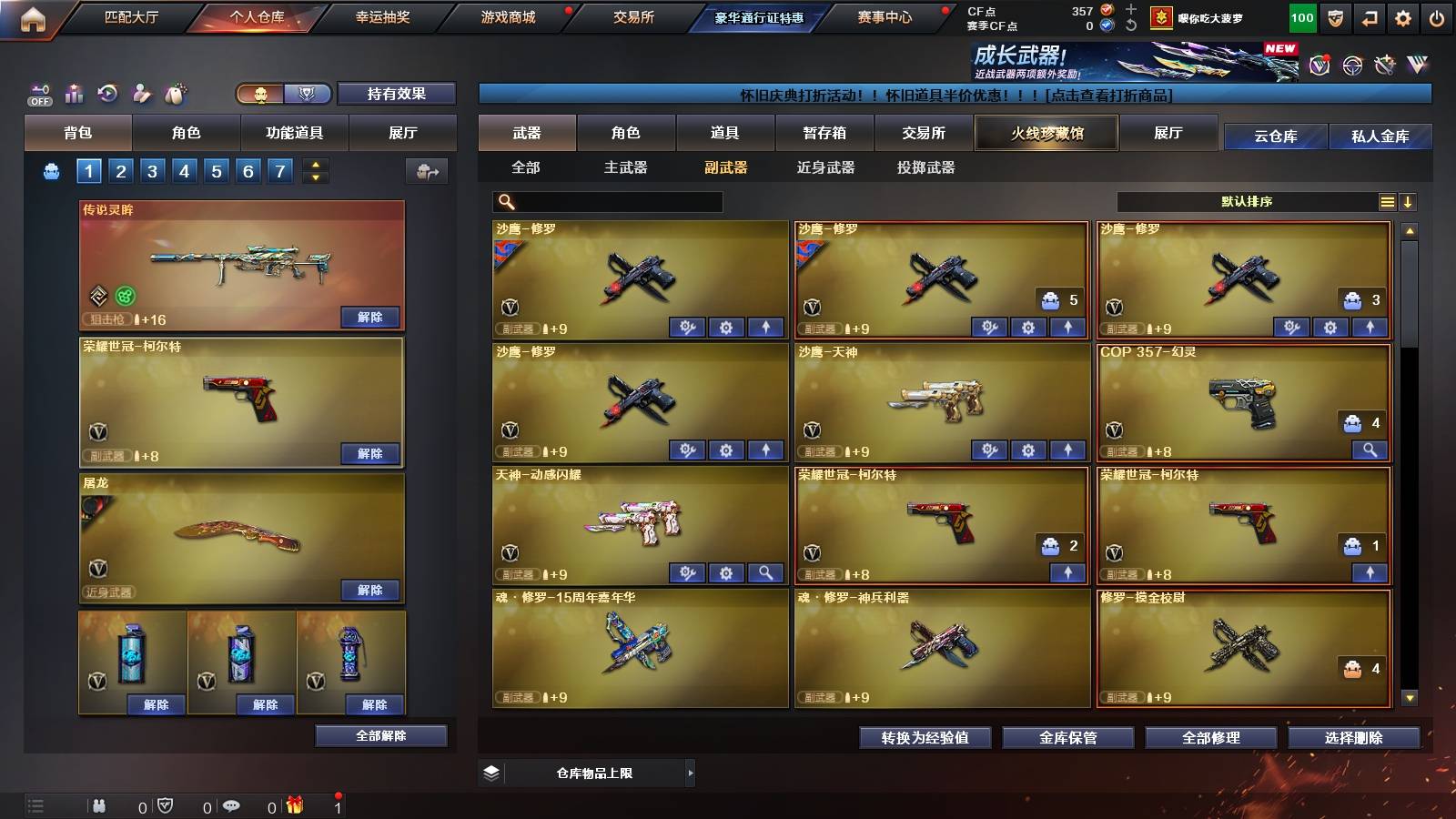Click the 全部解除 button below equipped items
Screen dimensions: 1456x819
click(383, 735)
